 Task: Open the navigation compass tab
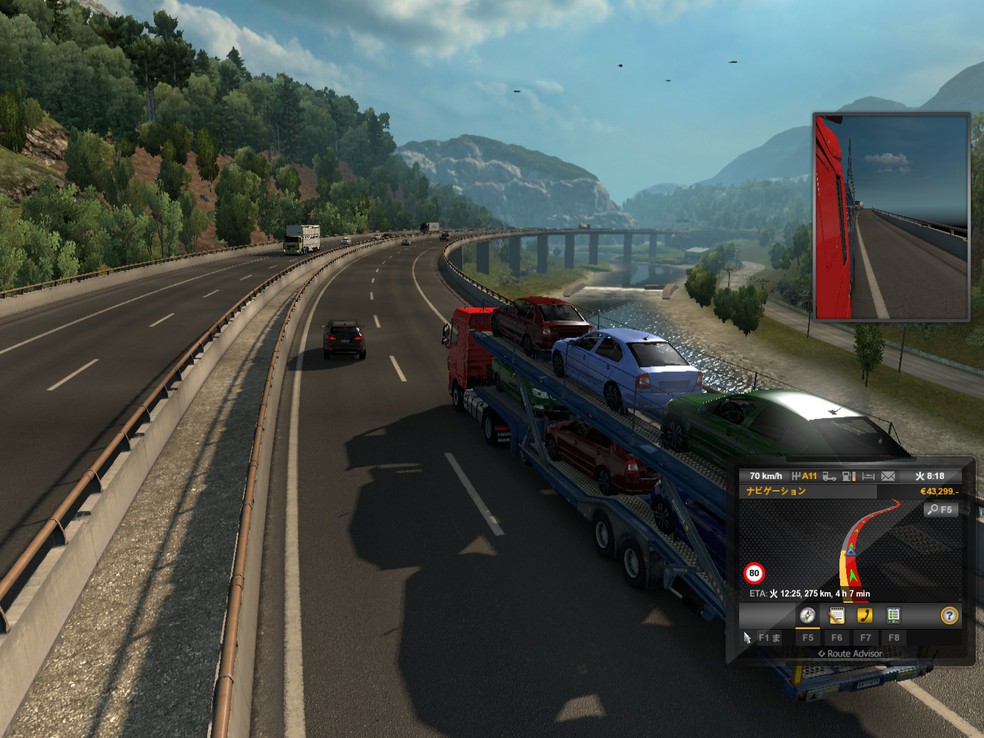[807, 616]
